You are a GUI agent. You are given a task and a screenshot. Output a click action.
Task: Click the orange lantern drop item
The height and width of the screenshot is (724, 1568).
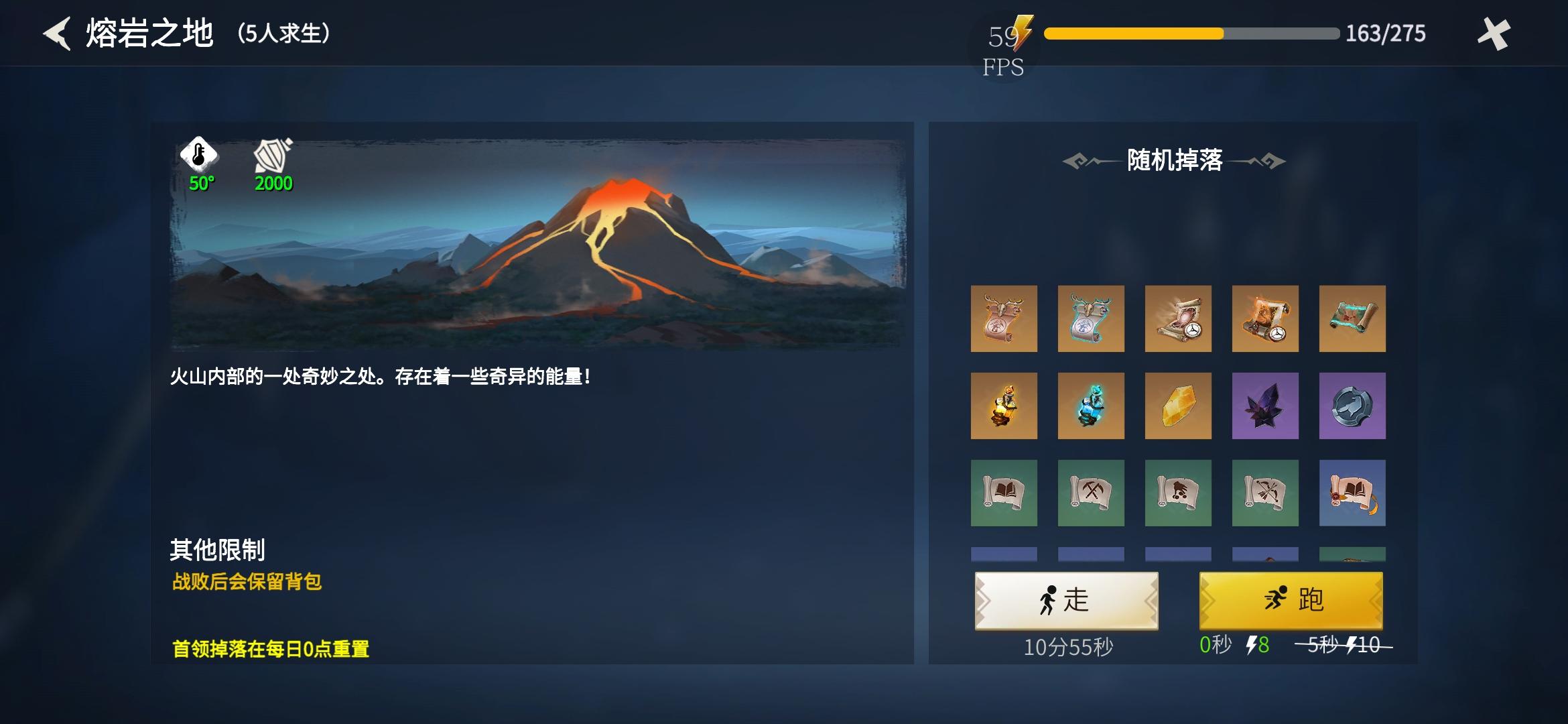pyautogui.click(x=1005, y=406)
